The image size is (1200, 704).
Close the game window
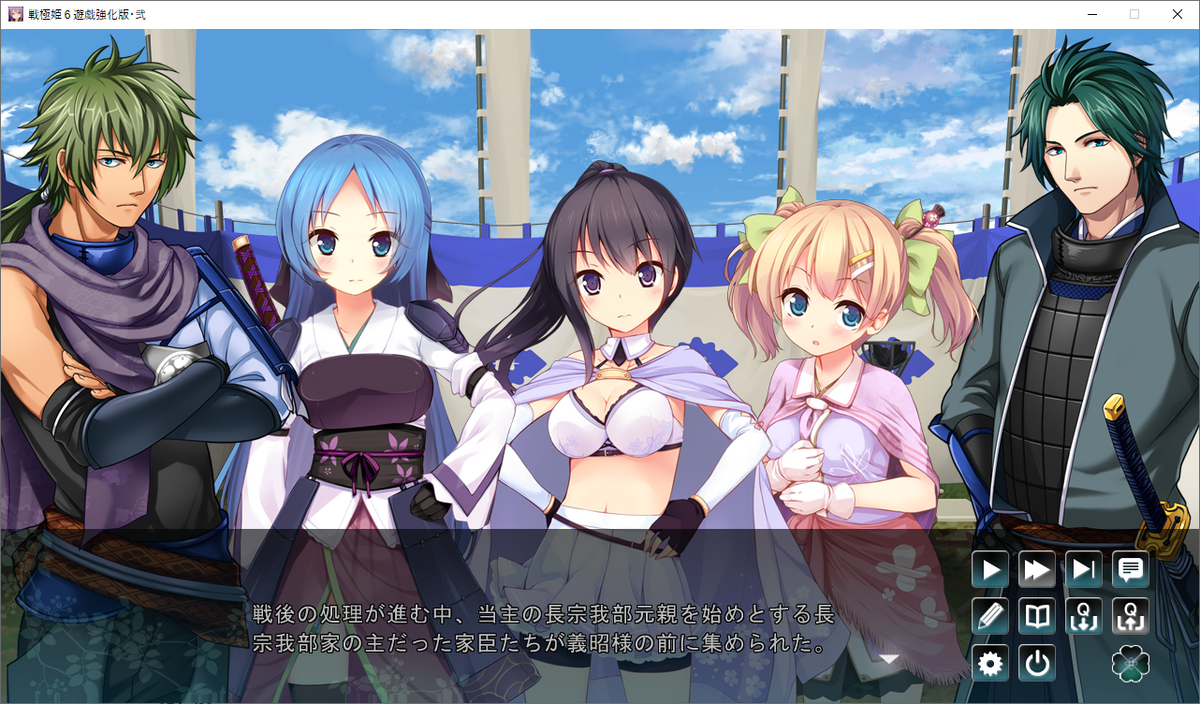(x=1176, y=14)
